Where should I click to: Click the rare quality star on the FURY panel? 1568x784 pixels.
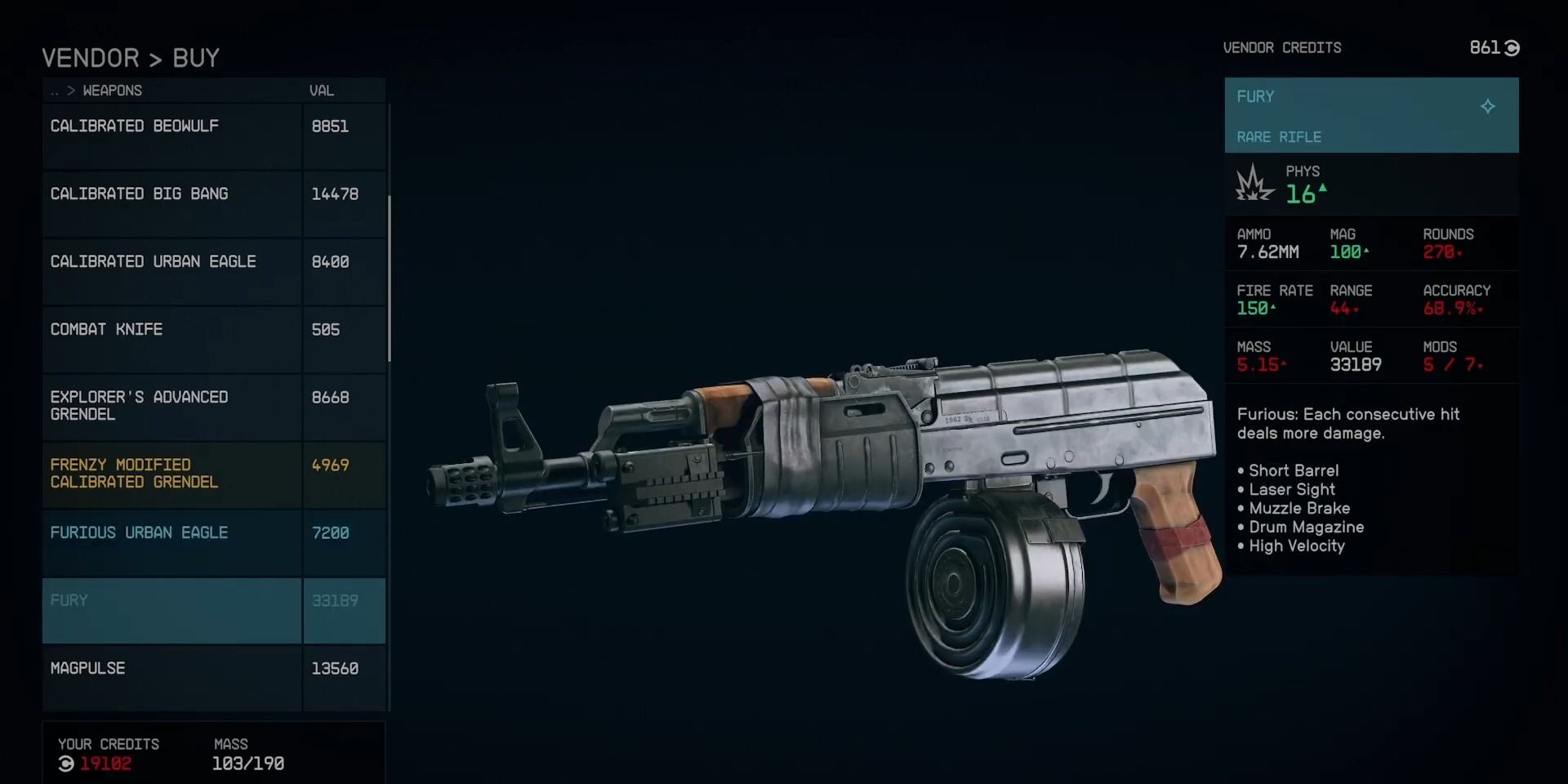coord(1489,106)
